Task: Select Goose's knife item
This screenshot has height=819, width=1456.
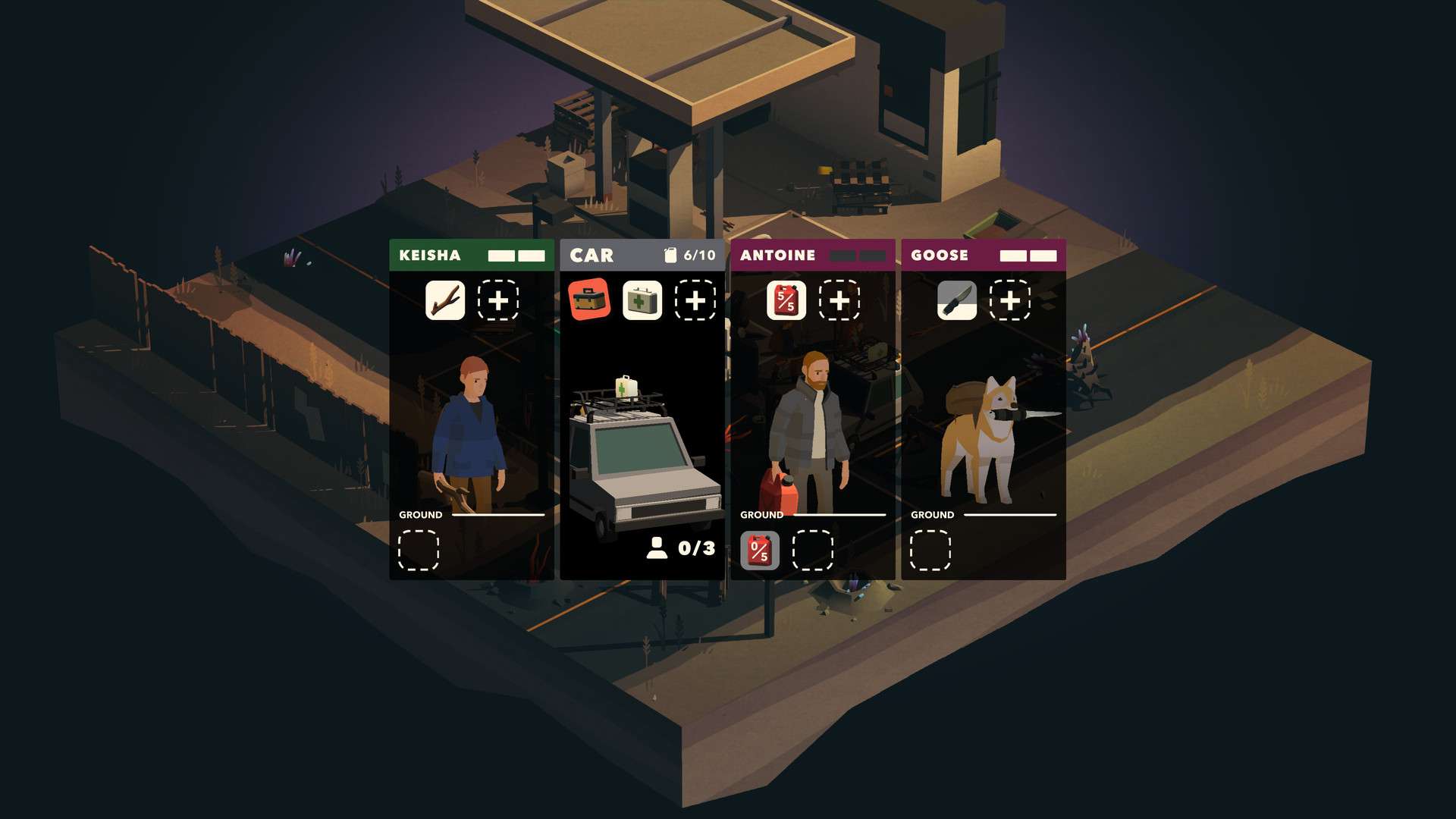Action: pos(957,300)
